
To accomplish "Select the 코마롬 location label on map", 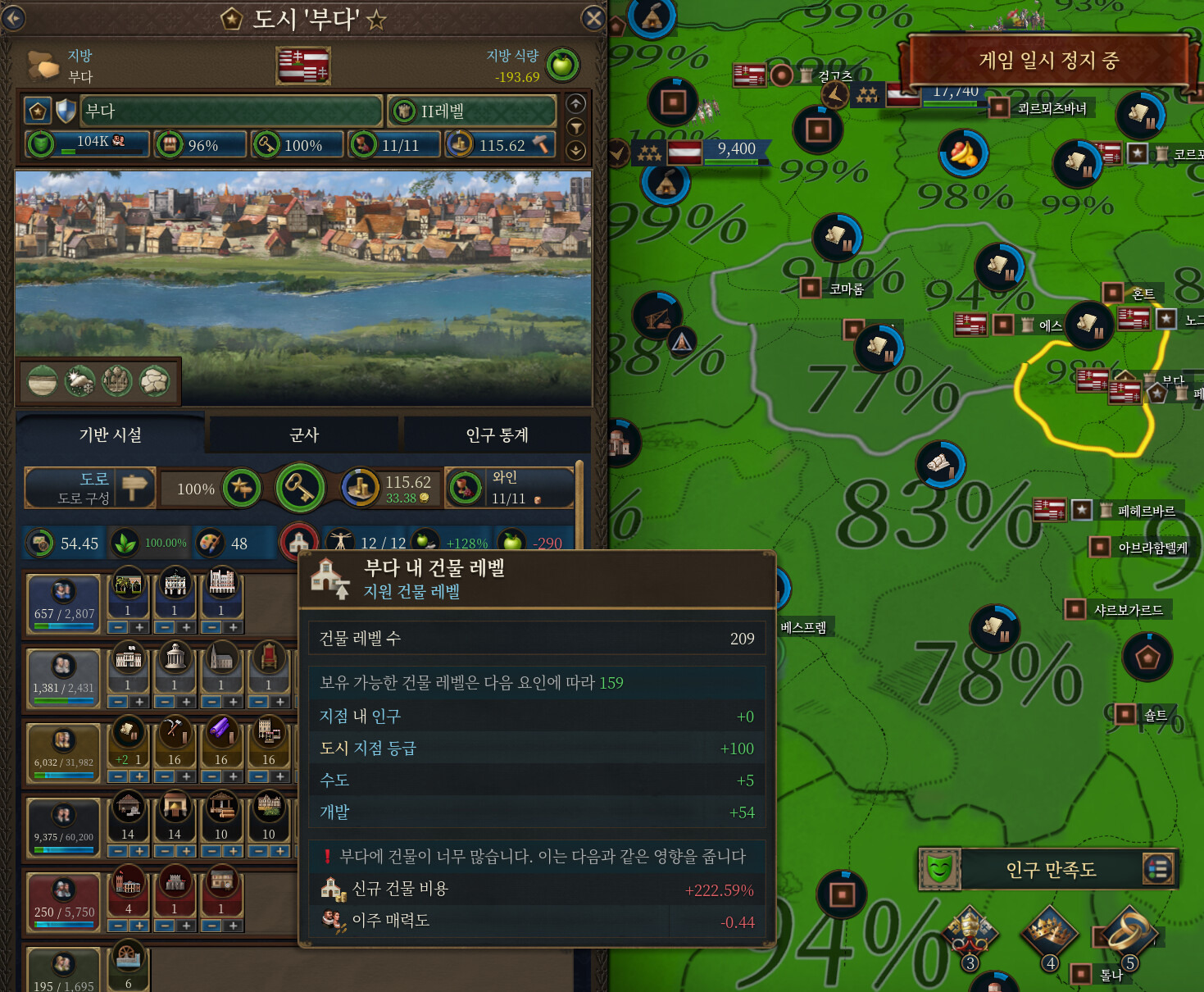I will point(846,289).
